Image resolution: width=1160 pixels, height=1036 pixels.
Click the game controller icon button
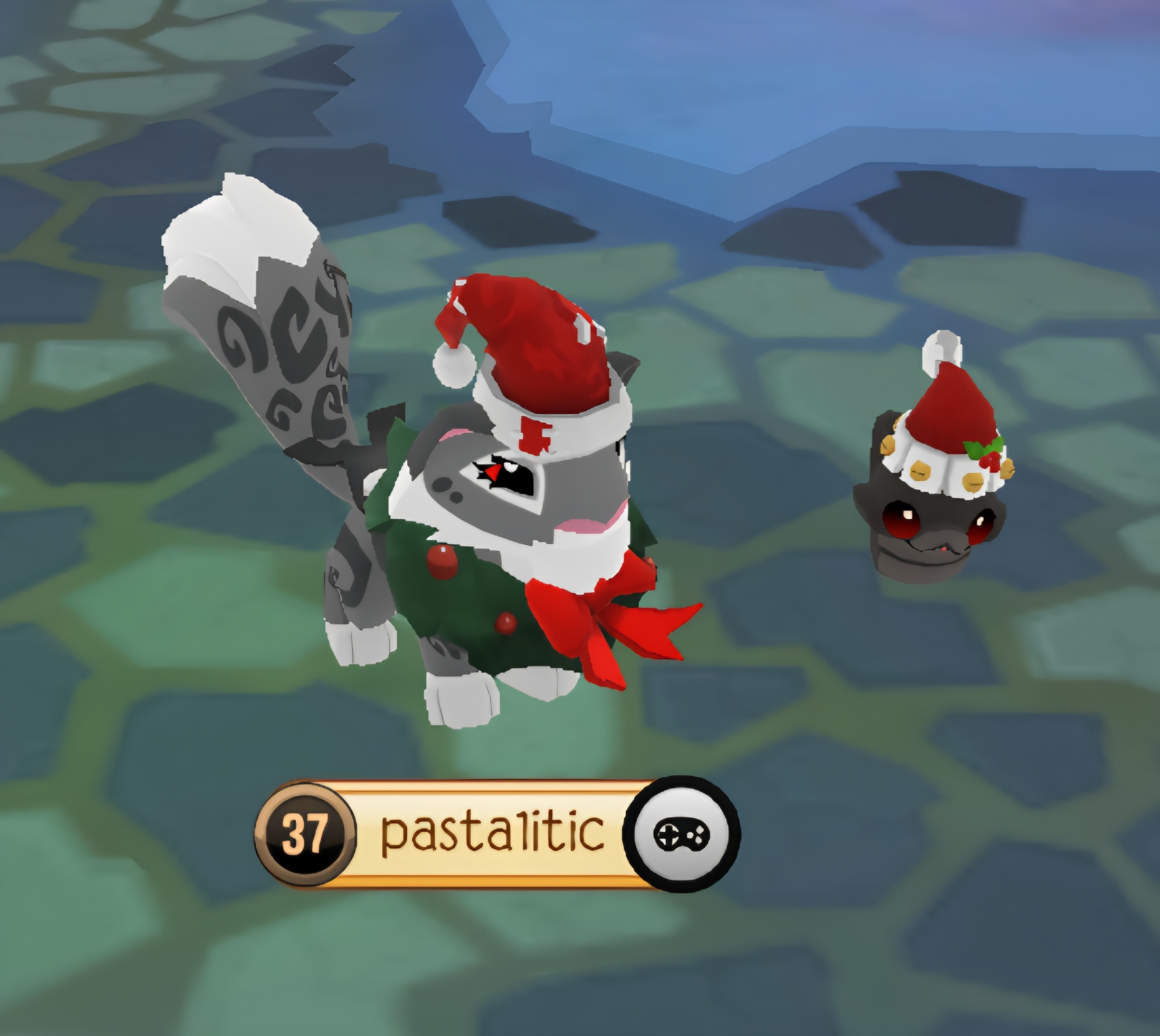pos(681,834)
